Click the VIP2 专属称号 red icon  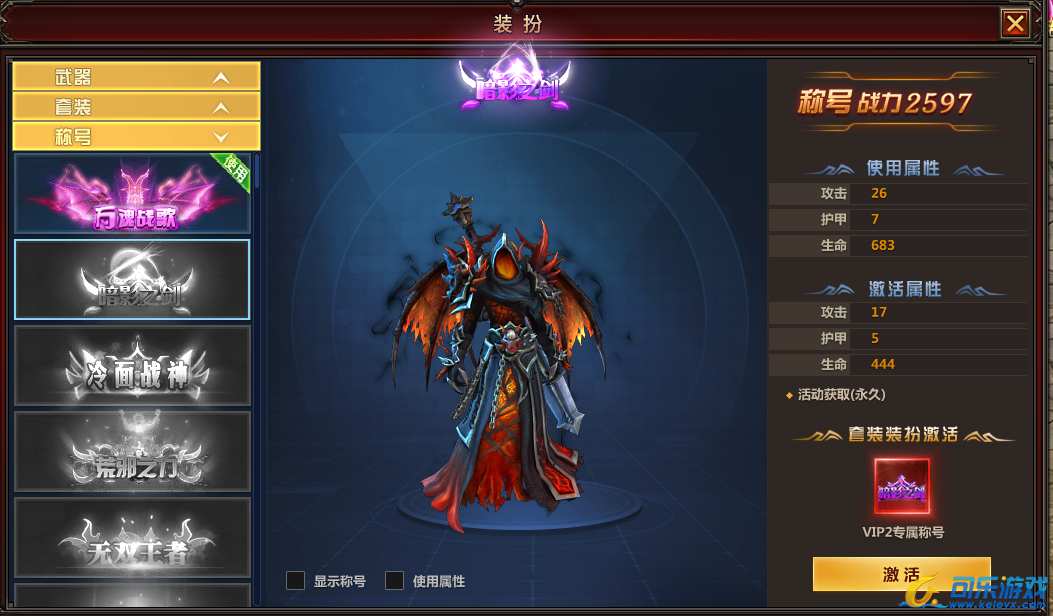point(902,487)
